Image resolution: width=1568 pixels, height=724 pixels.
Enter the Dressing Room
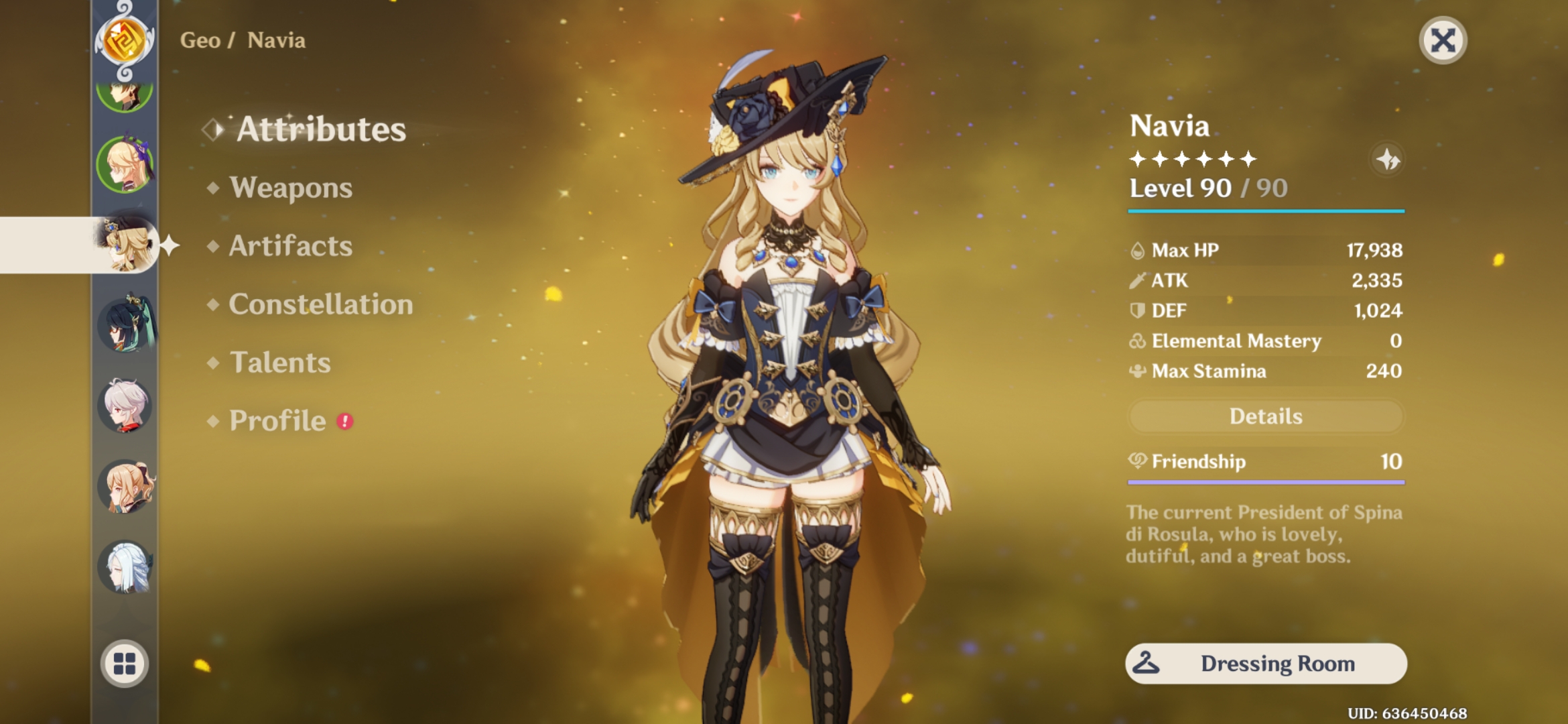[1265, 663]
